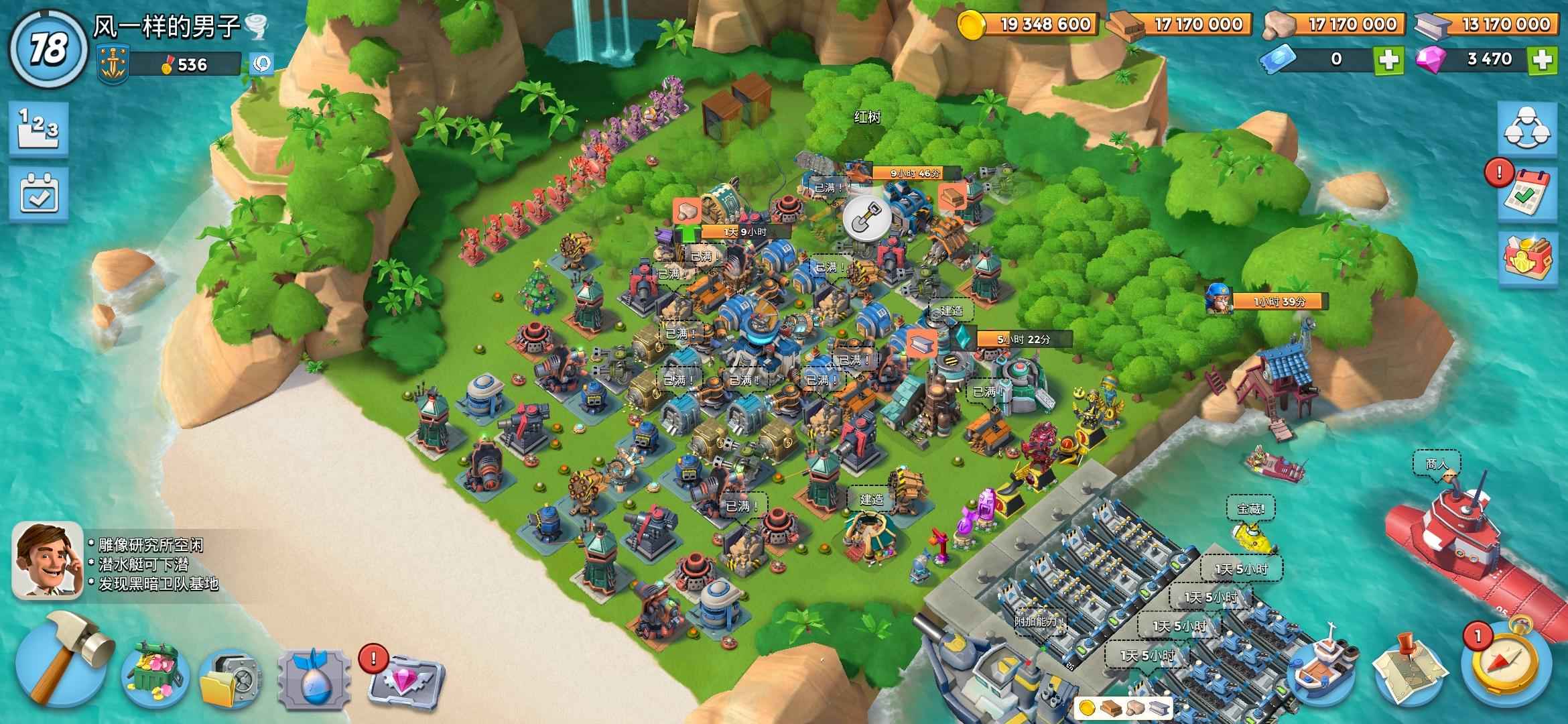Screen dimensions: 1568x724
Task: Tap the shovel bubble above the base
Action: tap(866, 218)
